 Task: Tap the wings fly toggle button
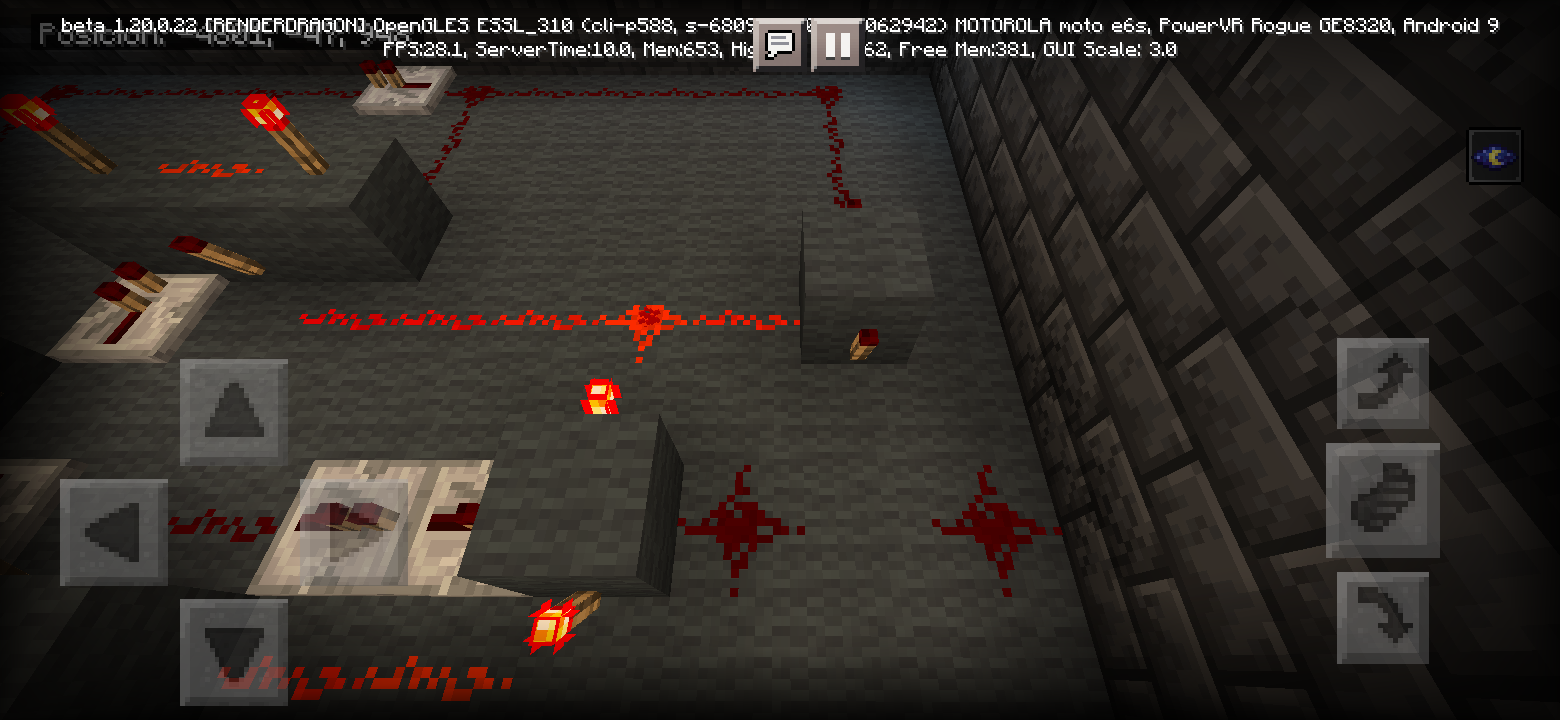pyautogui.click(x=1383, y=500)
